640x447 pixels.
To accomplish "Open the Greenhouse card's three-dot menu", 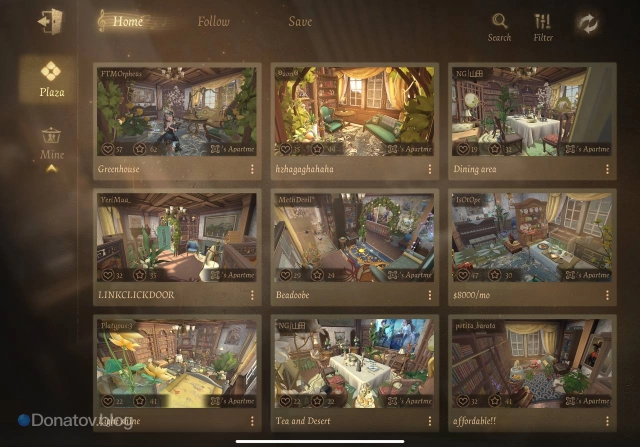I will [252, 170].
